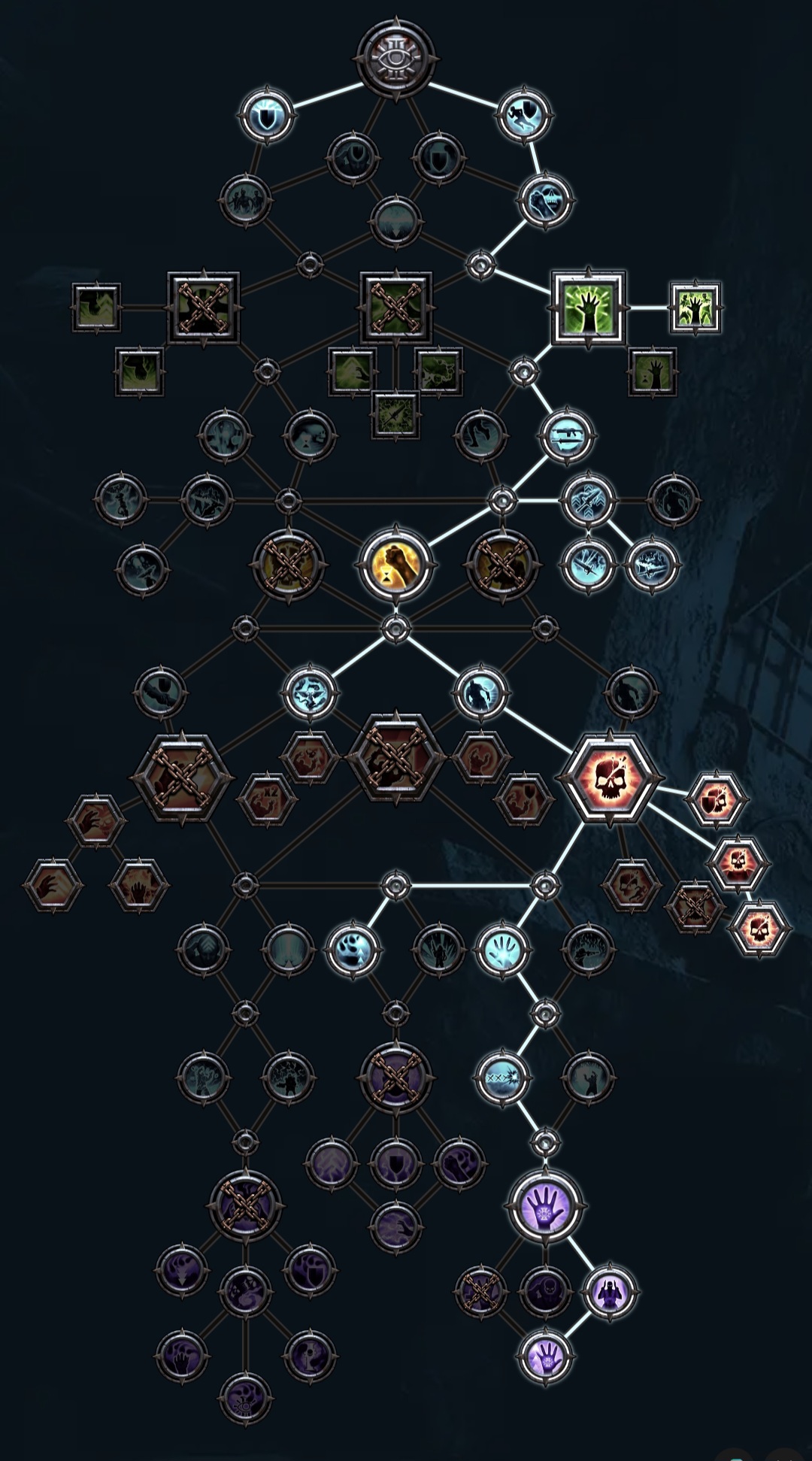
Task: Select the large glowing skull hexagon talent
Action: 609,778
